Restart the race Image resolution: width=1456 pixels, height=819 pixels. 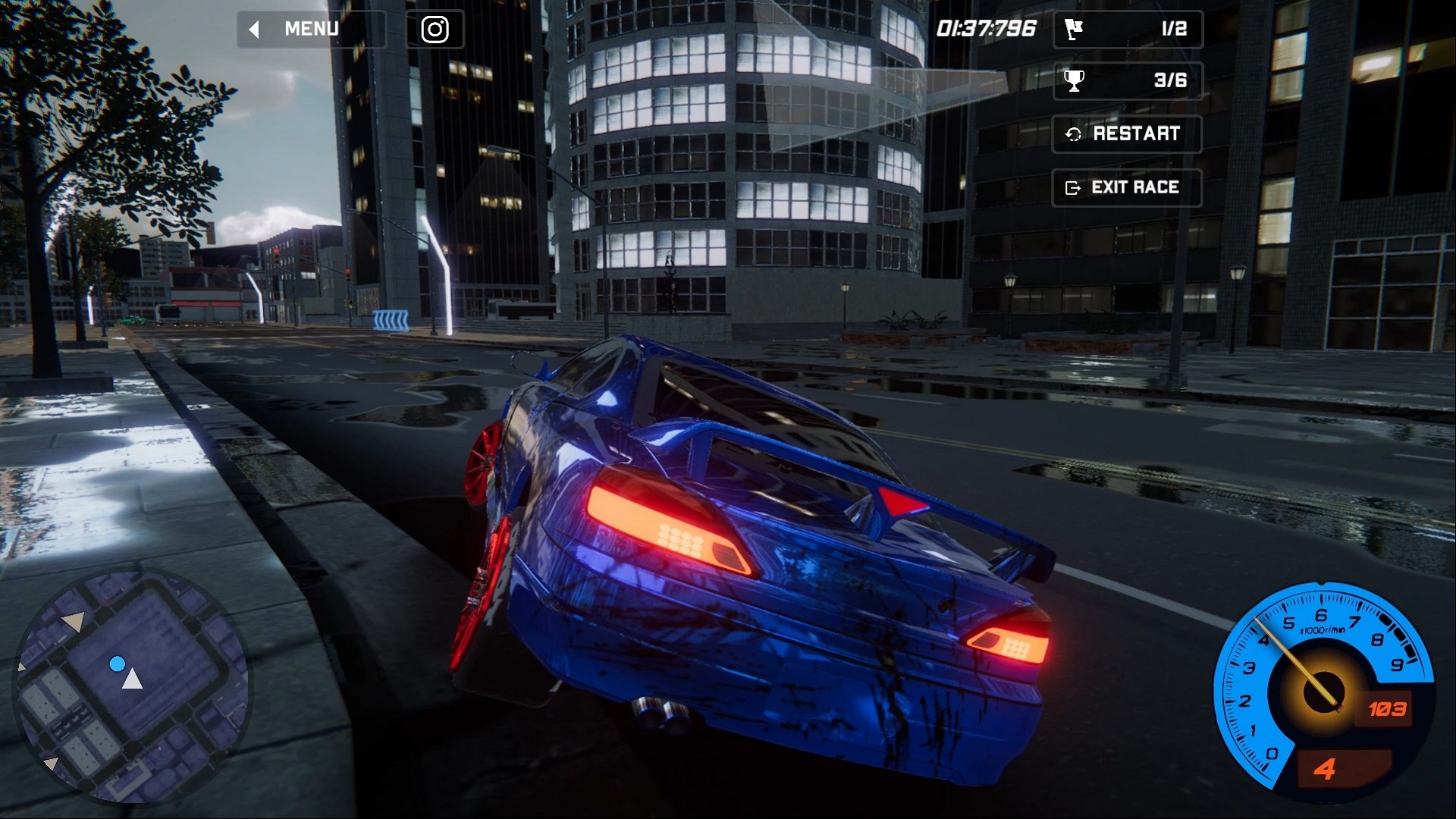pos(1126,134)
